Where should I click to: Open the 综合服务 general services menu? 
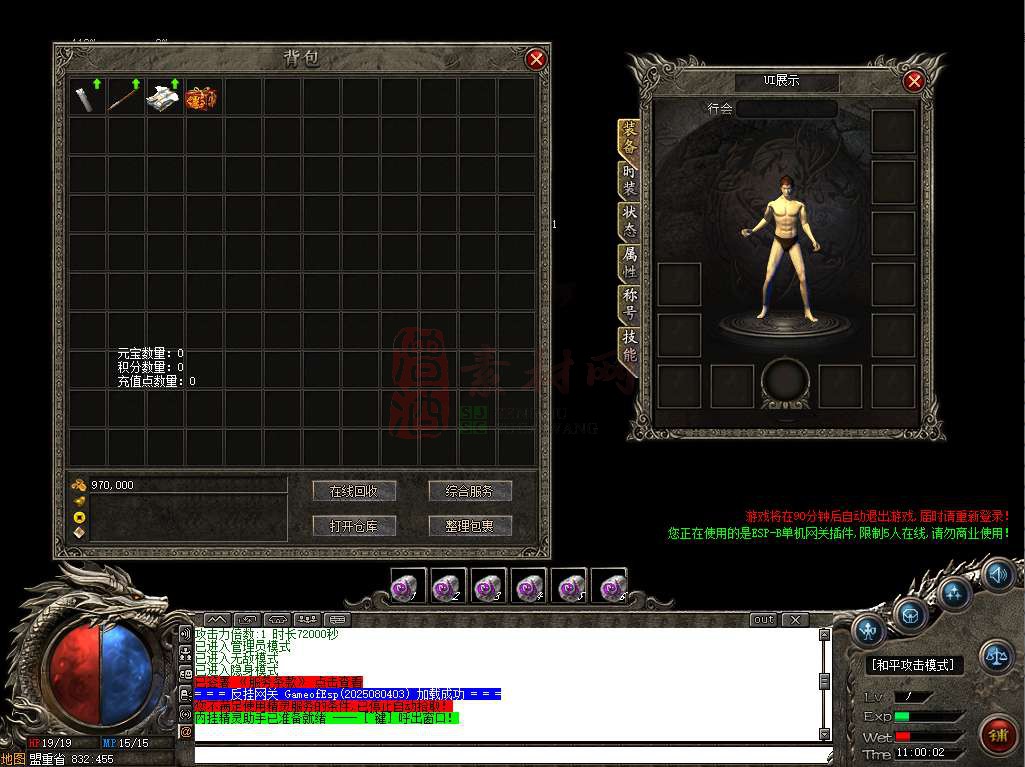[x=470, y=491]
